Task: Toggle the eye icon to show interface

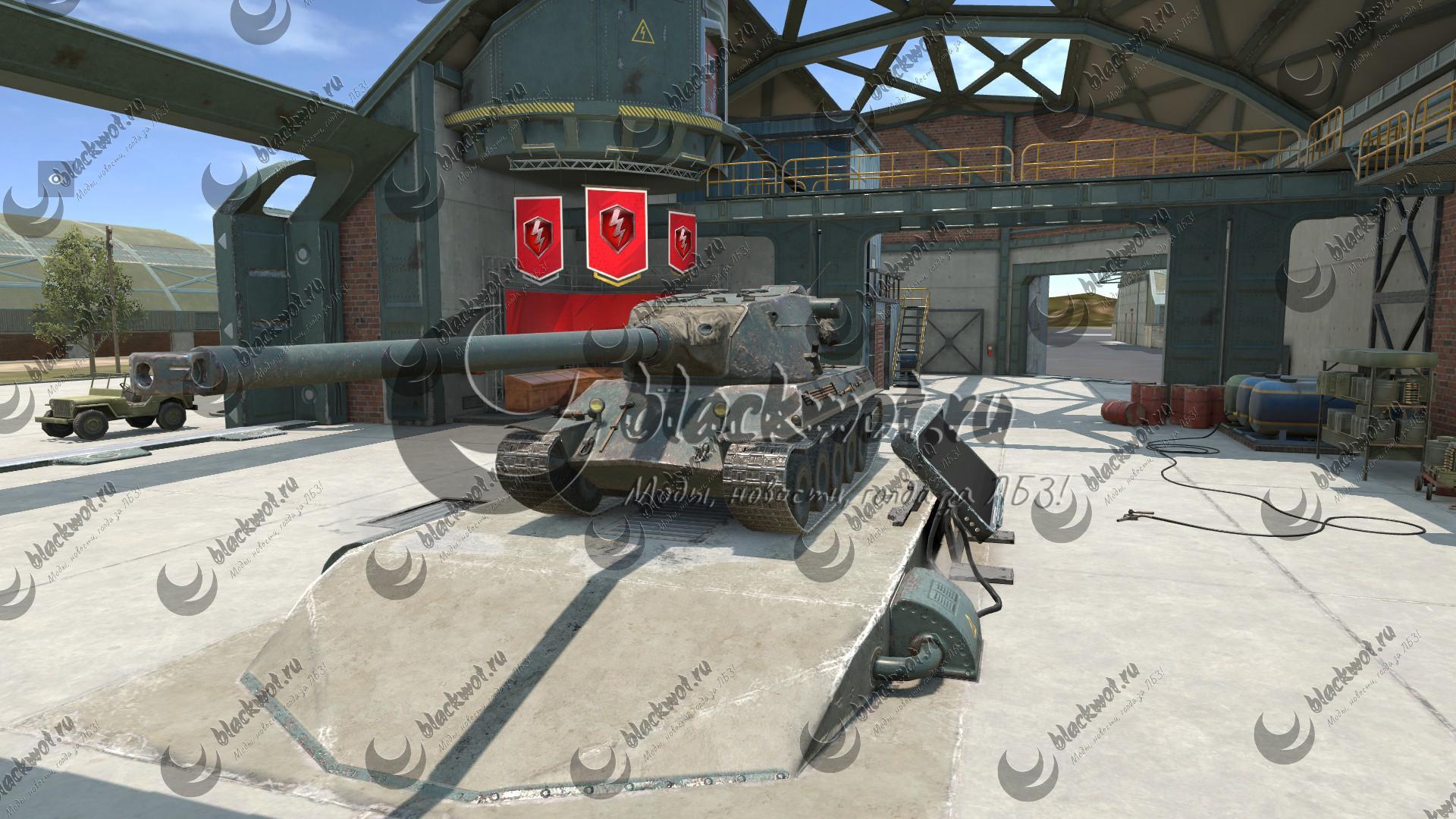Action: 56,179
